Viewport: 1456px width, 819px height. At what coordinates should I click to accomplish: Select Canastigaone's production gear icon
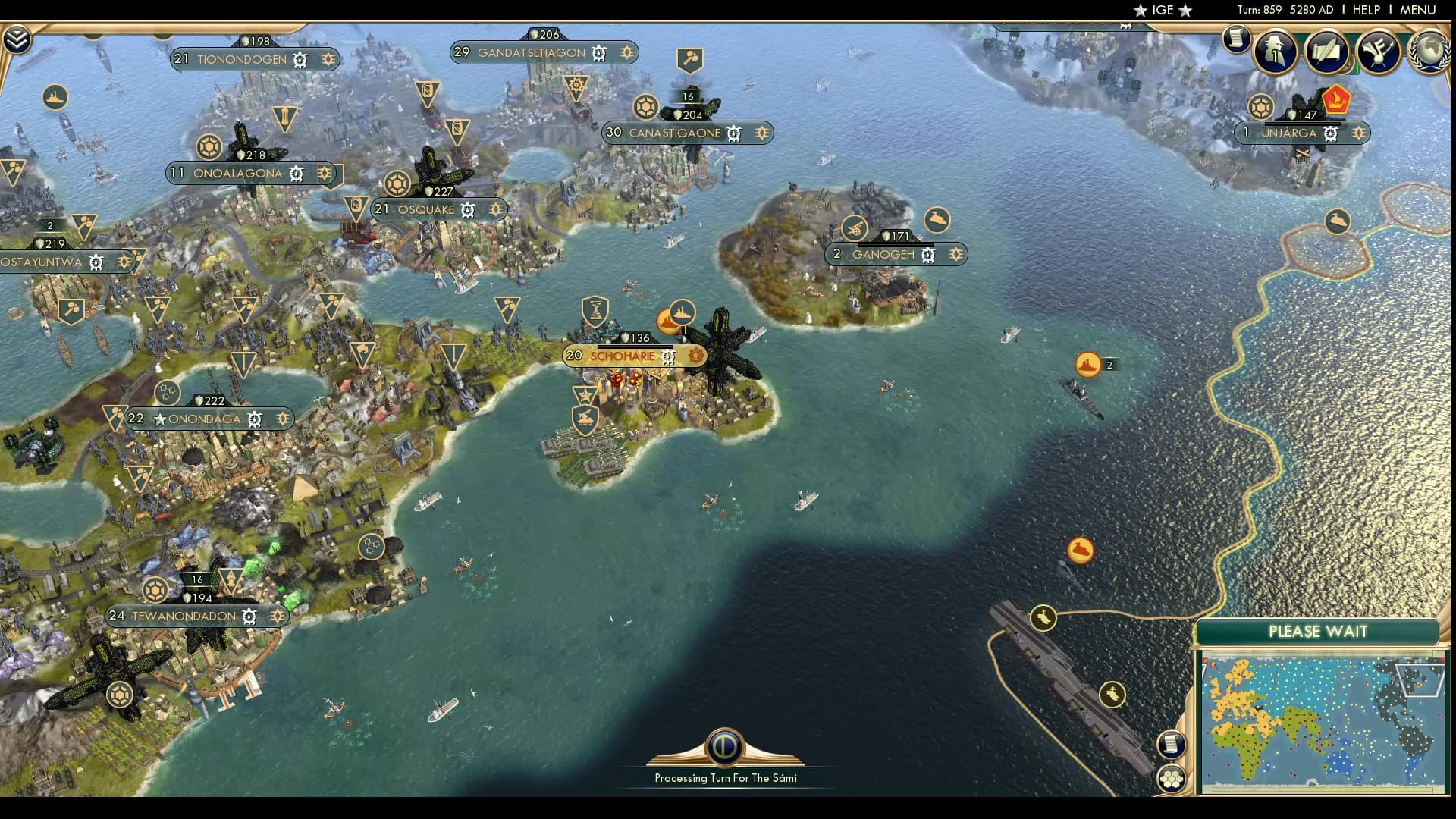coord(733,133)
